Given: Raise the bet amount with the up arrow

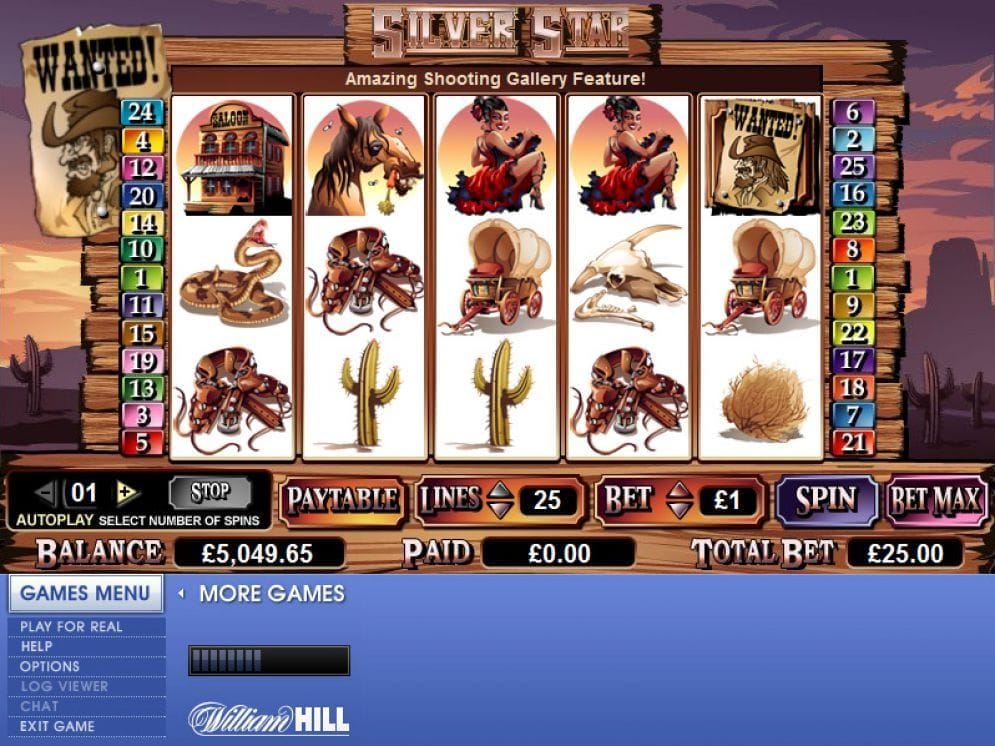Looking at the screenshot, I should pos(679,490).
